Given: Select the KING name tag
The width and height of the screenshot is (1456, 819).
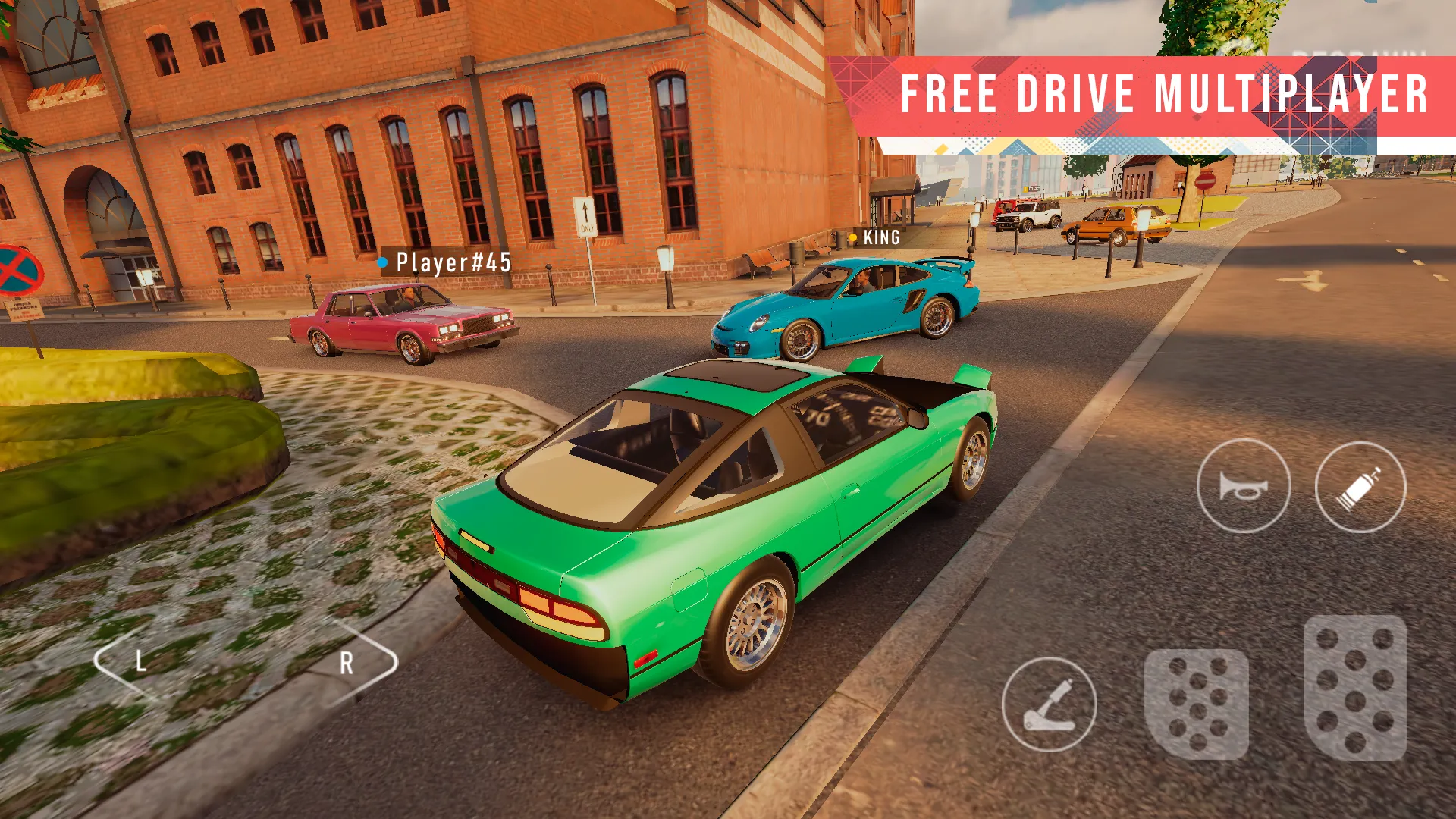Looking at the screenshot, I should coord(880,238).
